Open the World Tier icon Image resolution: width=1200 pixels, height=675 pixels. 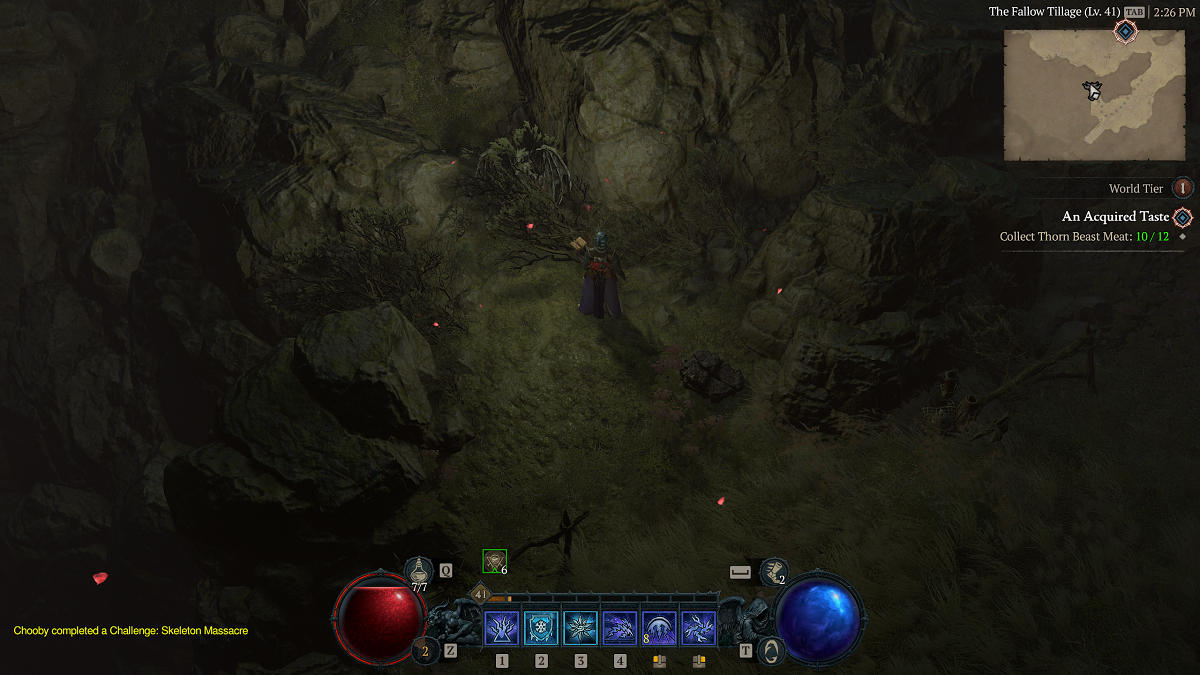1182,188
